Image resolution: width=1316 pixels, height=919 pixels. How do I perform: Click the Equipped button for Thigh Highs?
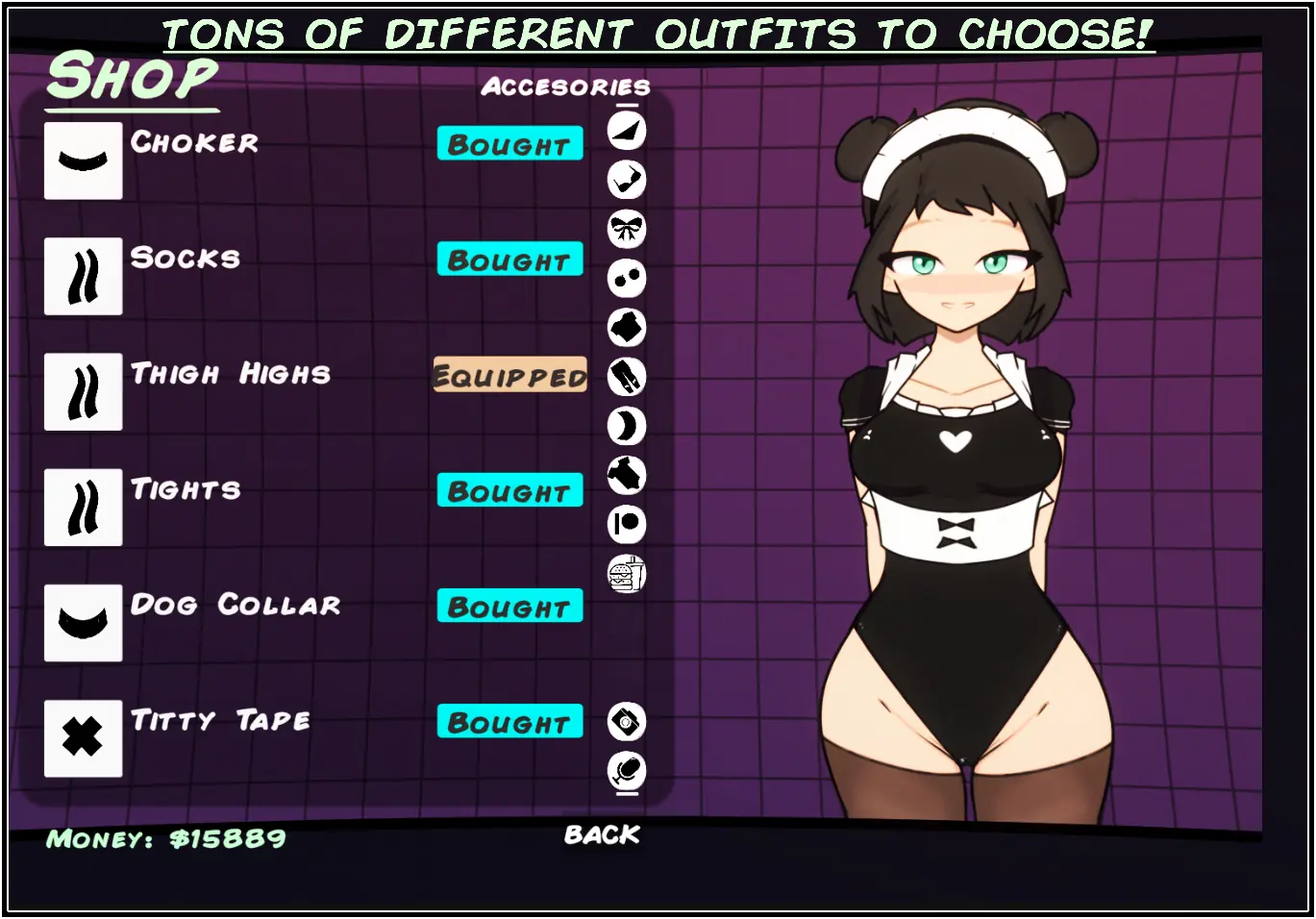509,375
